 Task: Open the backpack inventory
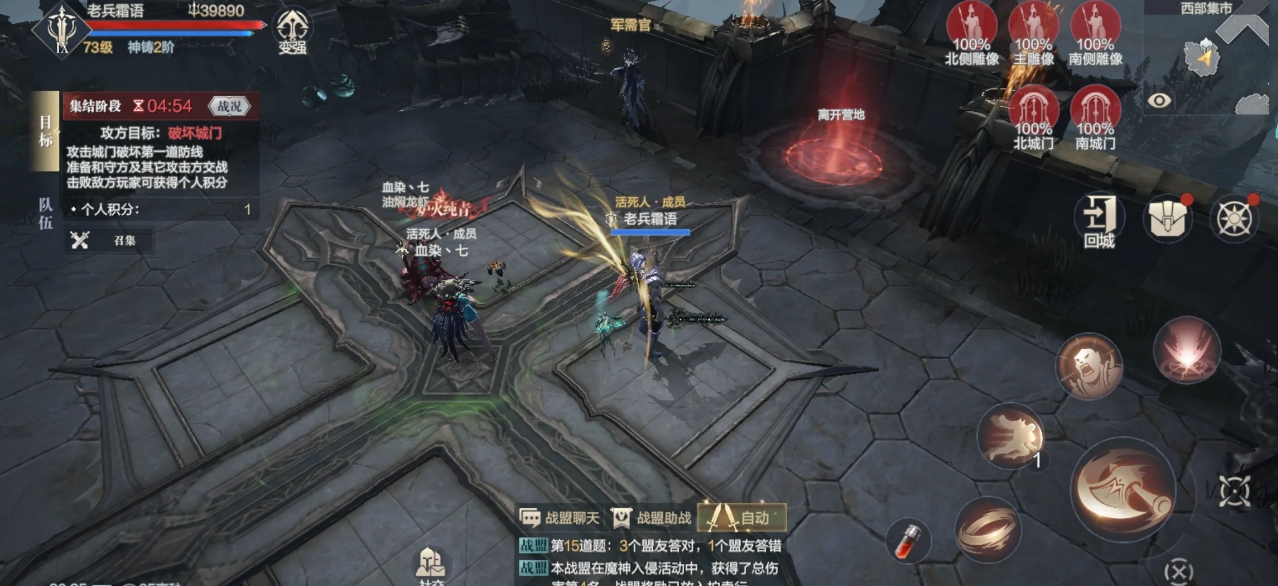pos(1168,217)
